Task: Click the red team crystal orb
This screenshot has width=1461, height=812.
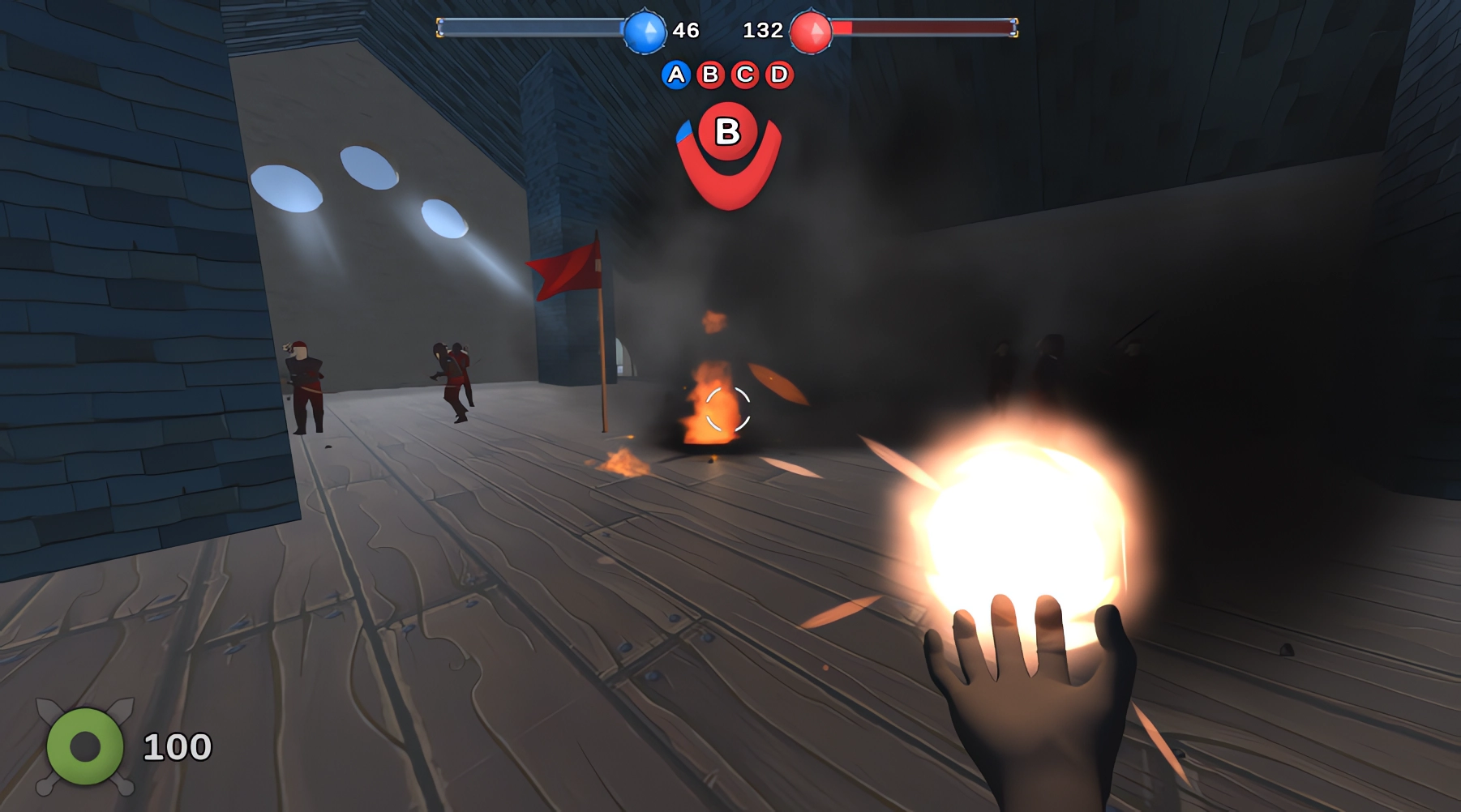Action: point(810,31)
